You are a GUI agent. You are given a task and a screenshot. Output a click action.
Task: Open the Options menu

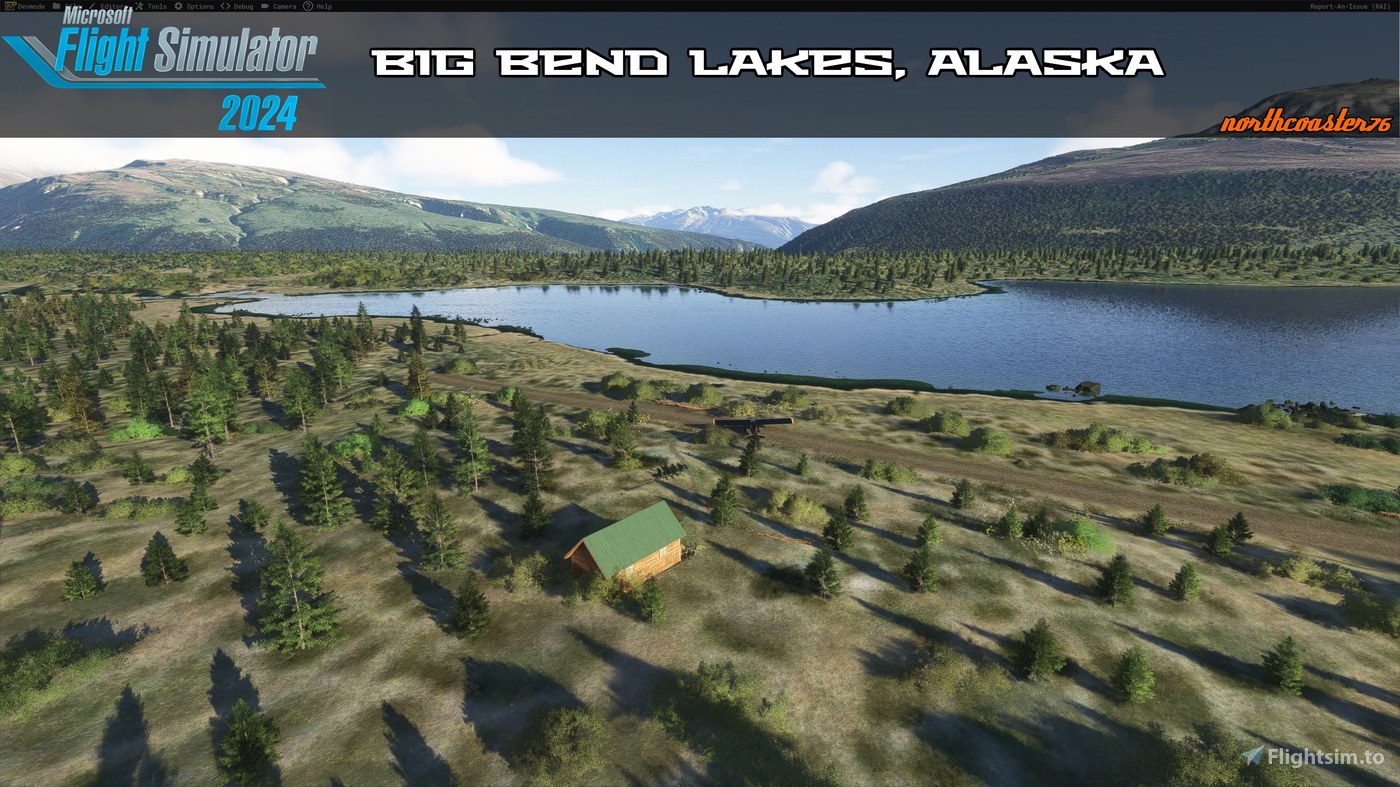(200, 5)
